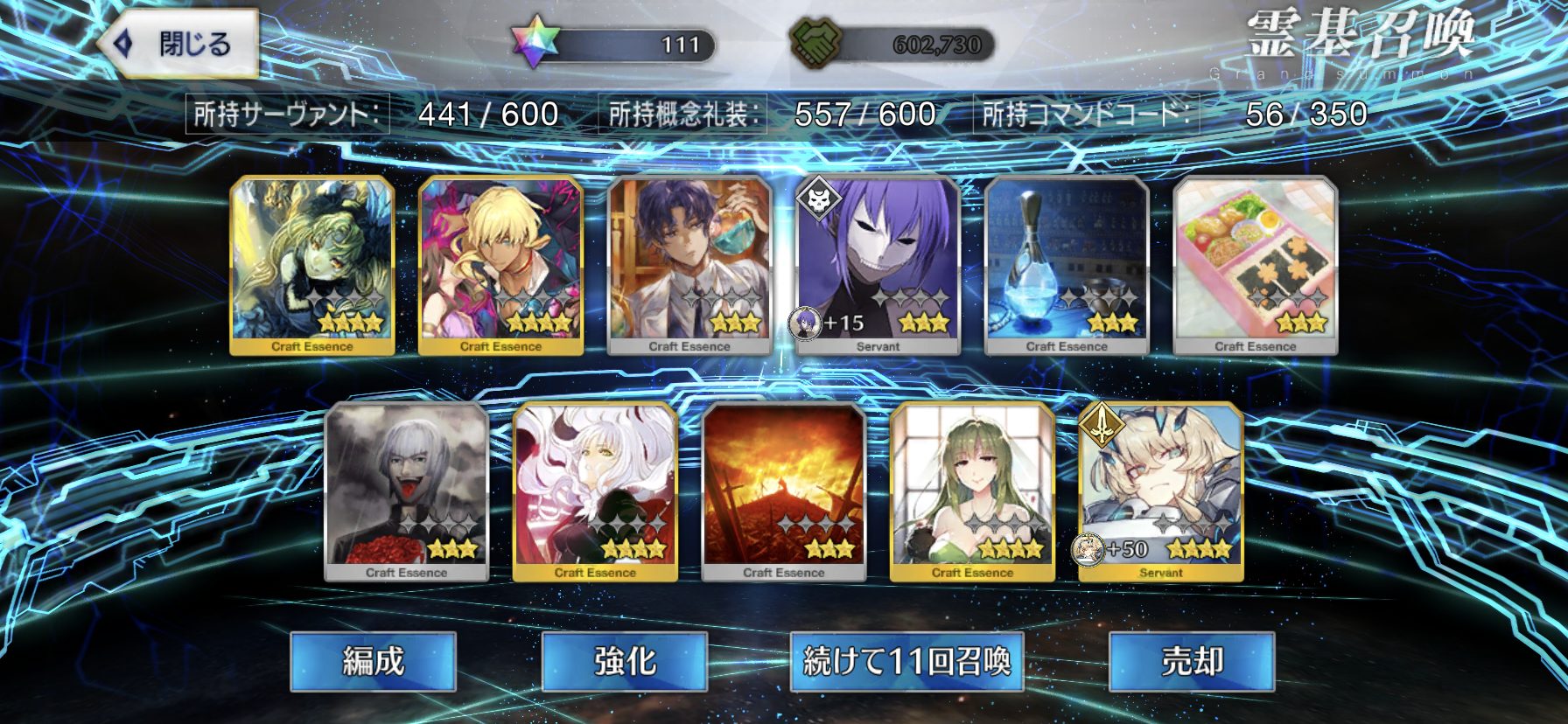Open the 売却 sell menu
The width and height of the screenshot is (1568, 724).
pos(1192,661)
